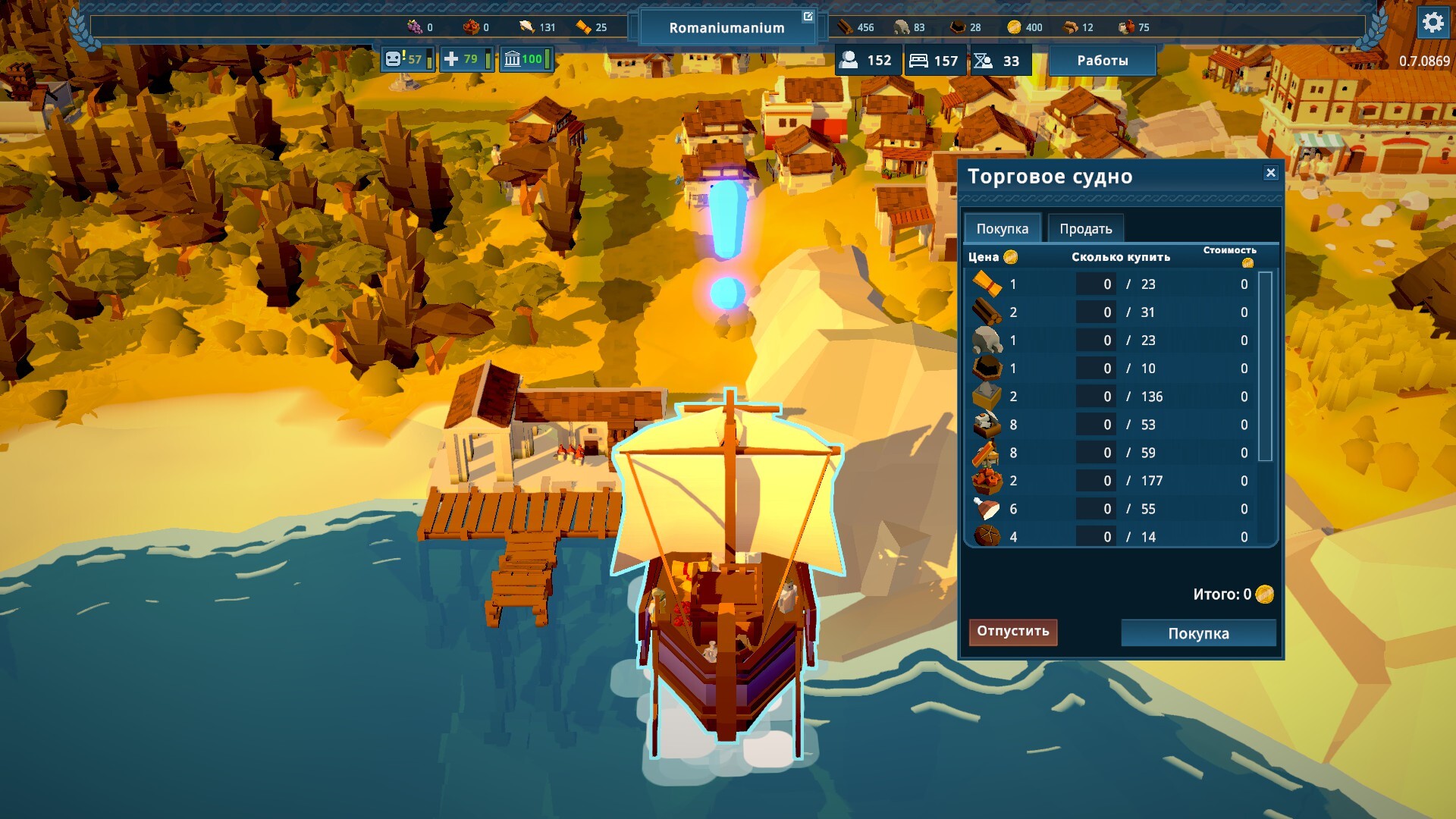This screenshot has height=819, width=1456.
Task: Dismiss the ship with Отпустить
Action: coord(1012,631)
